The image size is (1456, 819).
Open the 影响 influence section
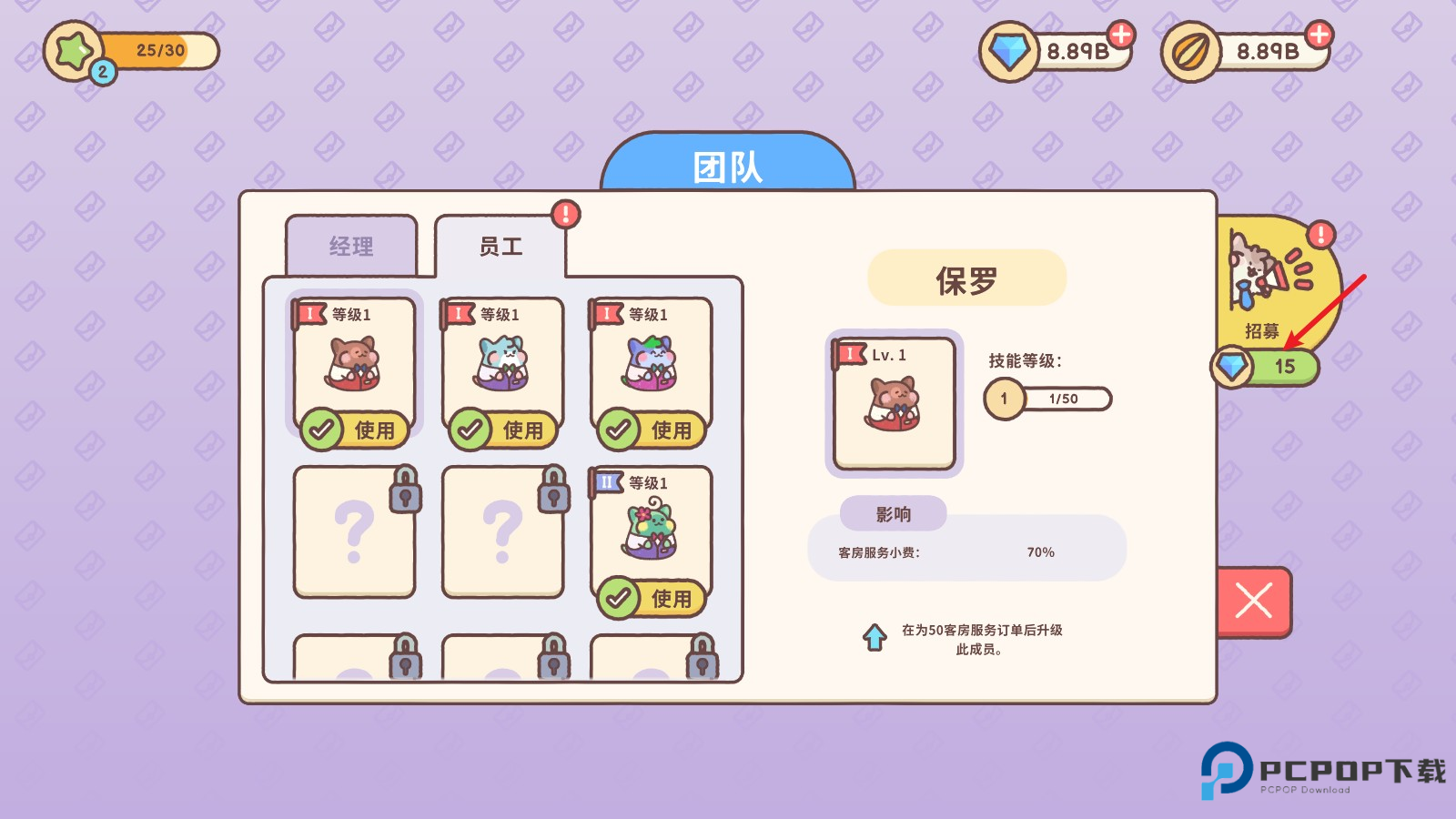[x=895, y=514]
